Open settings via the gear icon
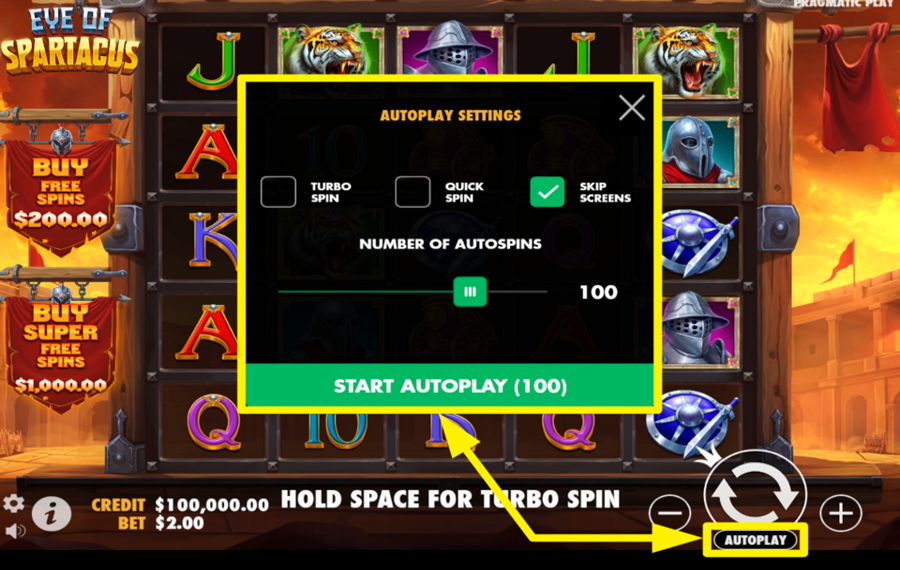 (14, 503)
